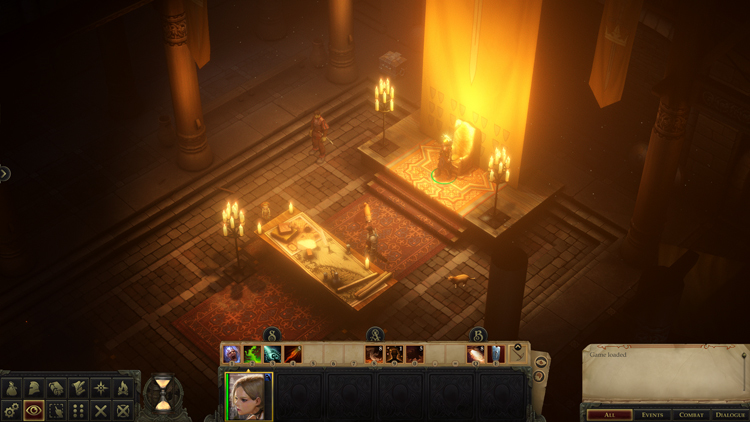Expand the action bar with arrow button

[517, 353]
